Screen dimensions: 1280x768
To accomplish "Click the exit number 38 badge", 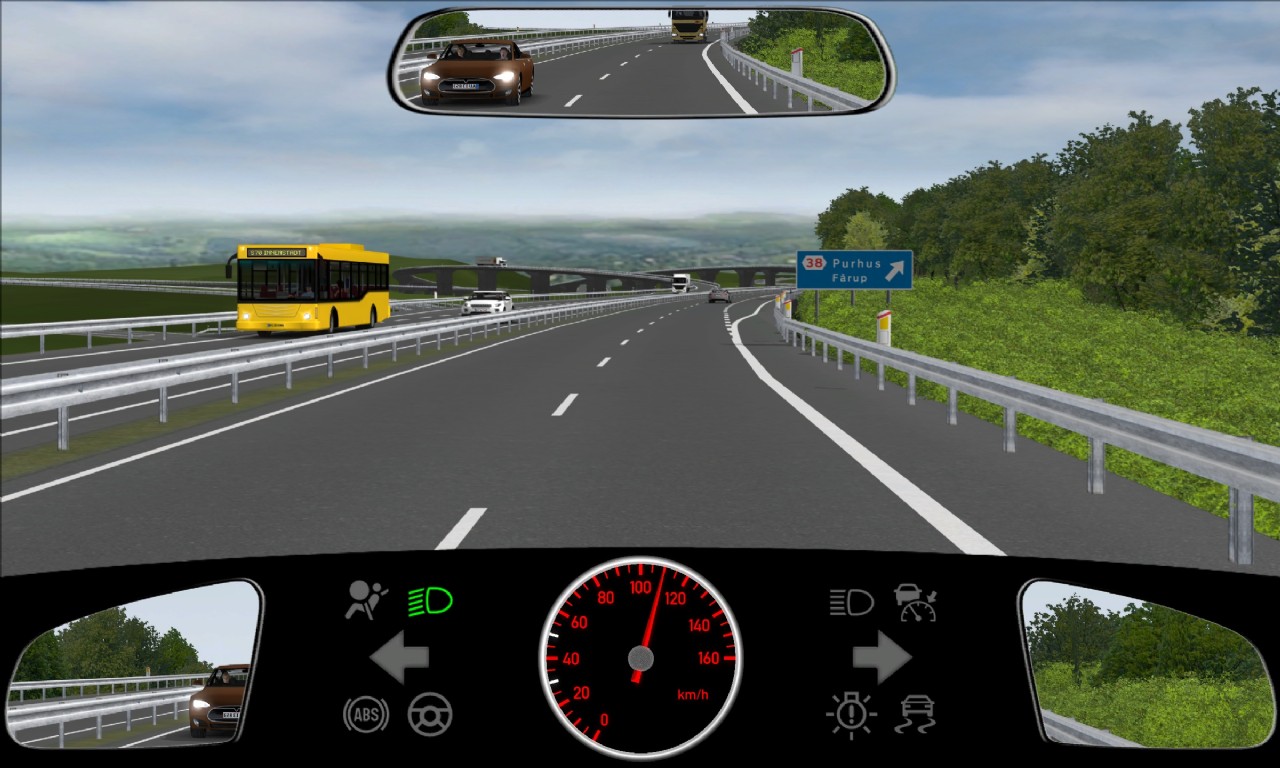I will click(x=813, y=262).
